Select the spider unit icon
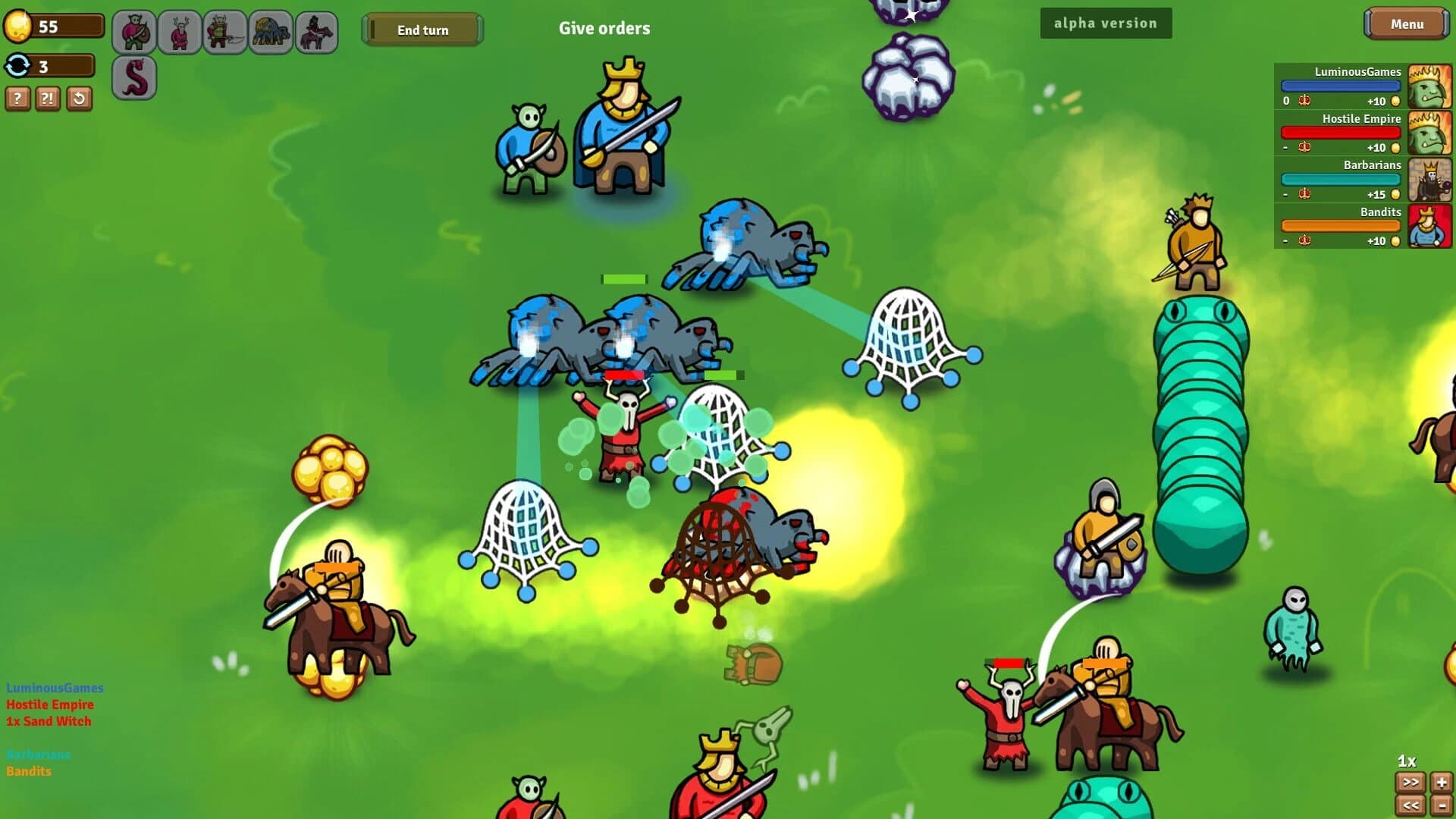1456x819 pixels. 269,32
